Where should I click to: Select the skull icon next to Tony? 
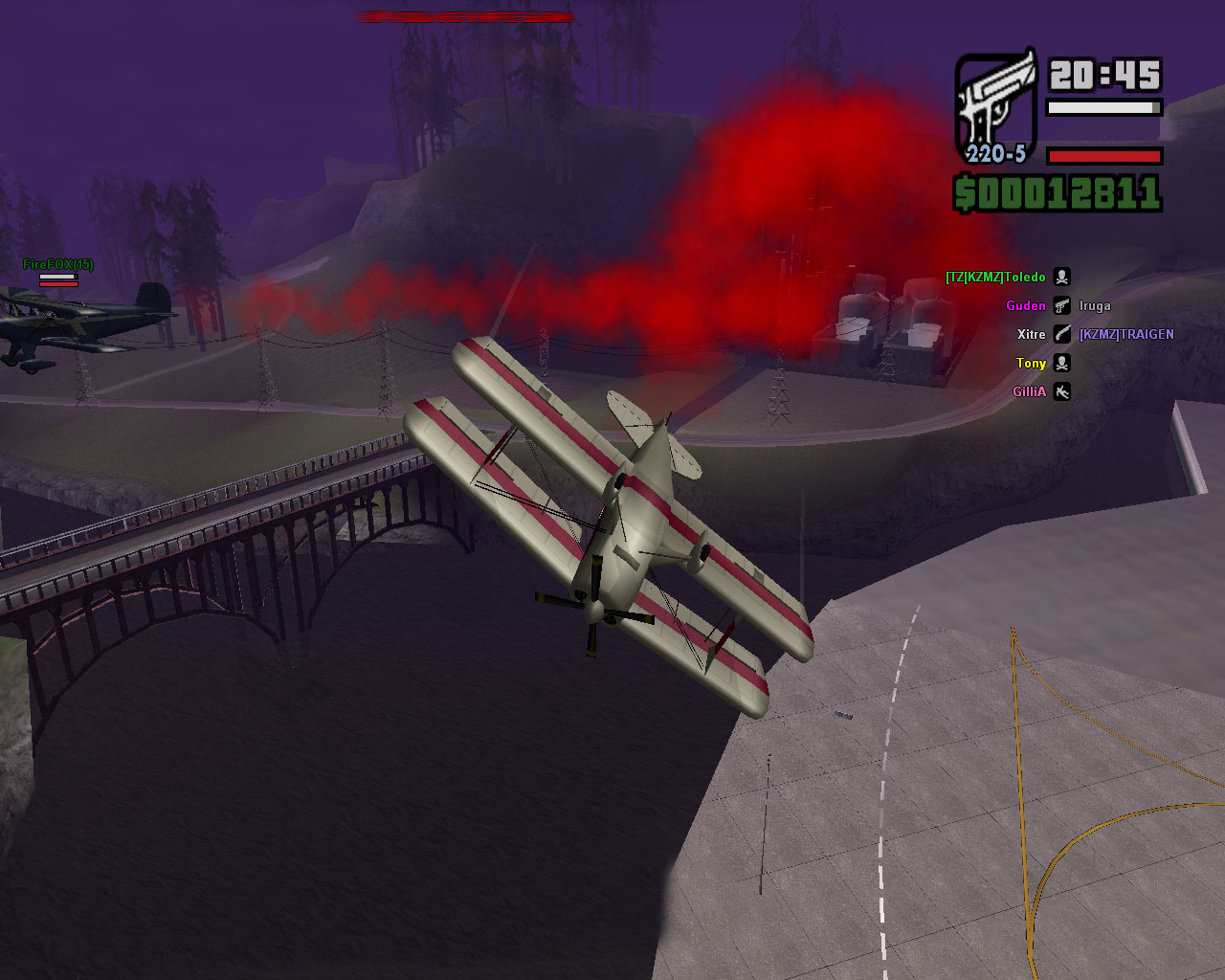click(1061, 364)
